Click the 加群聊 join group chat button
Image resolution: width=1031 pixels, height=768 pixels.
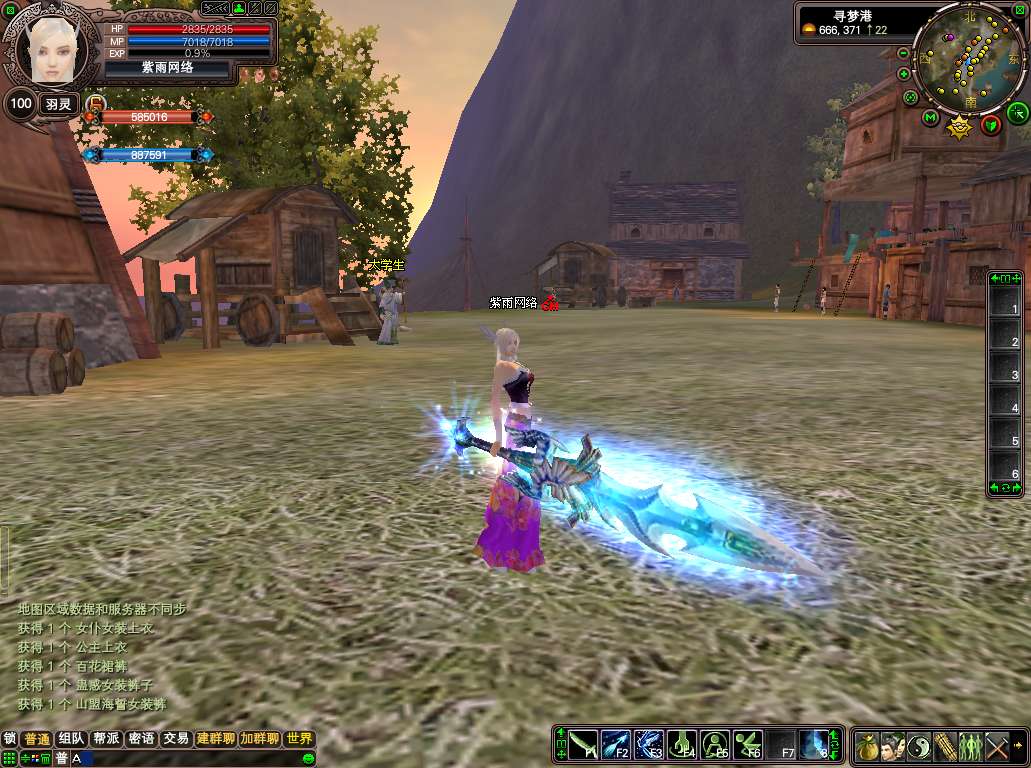pyautogui.click(x=259, y=739)
